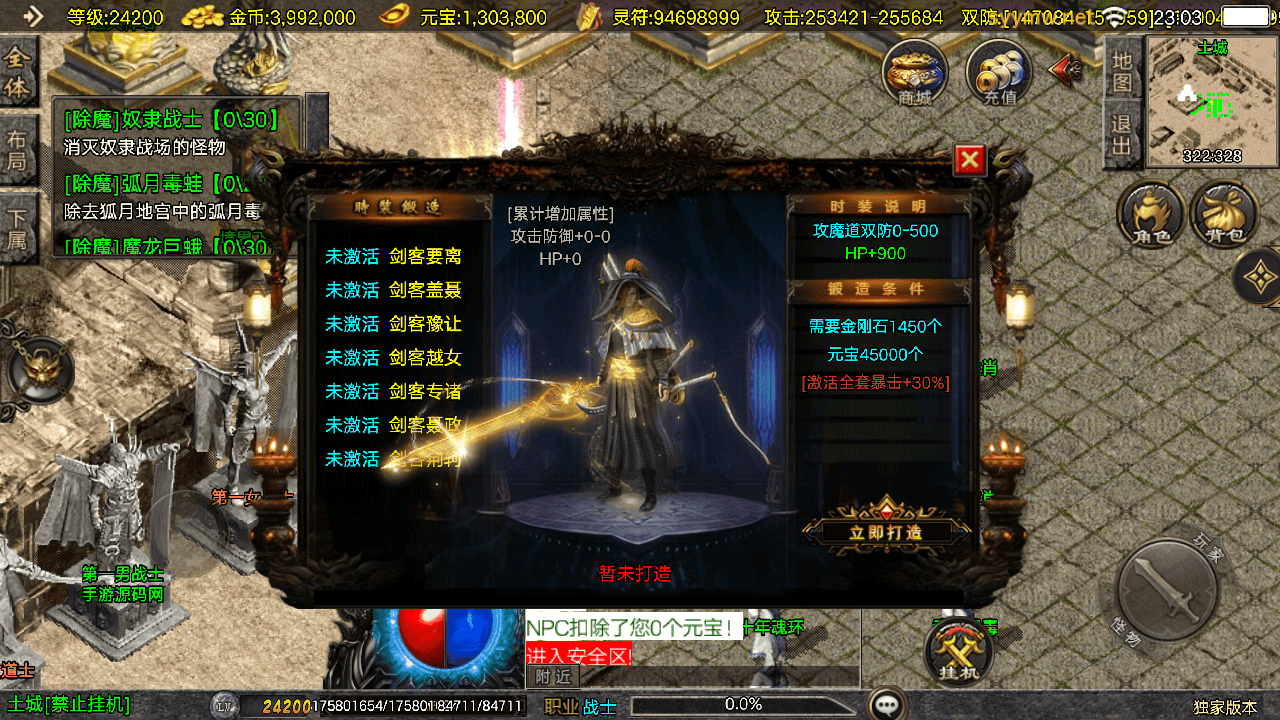Forge now with the 立即打造 button
The height and width of the screenshot is (720, 1280).
pos(885,532)
